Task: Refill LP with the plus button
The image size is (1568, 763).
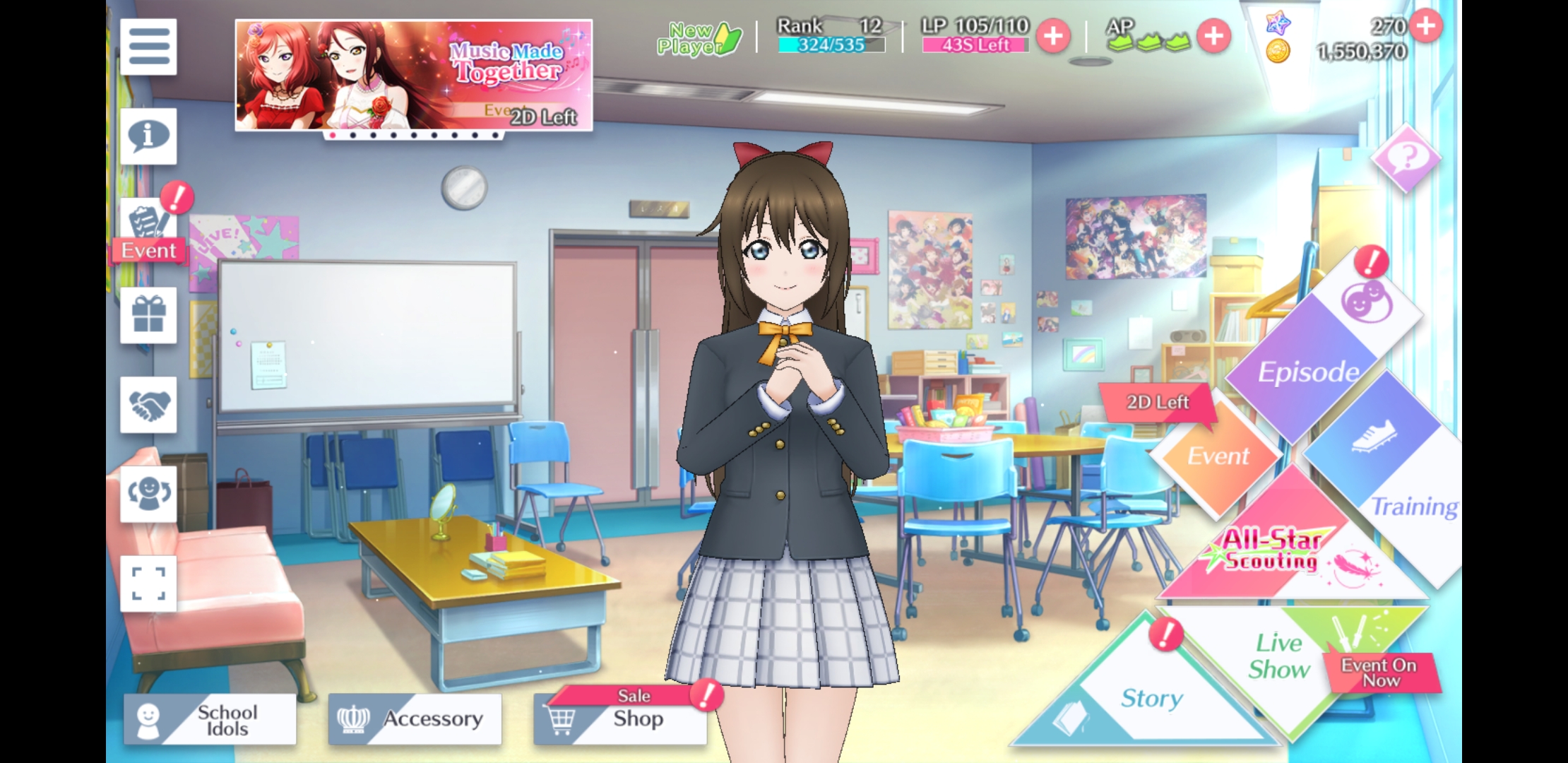Action: [1053, 36]
